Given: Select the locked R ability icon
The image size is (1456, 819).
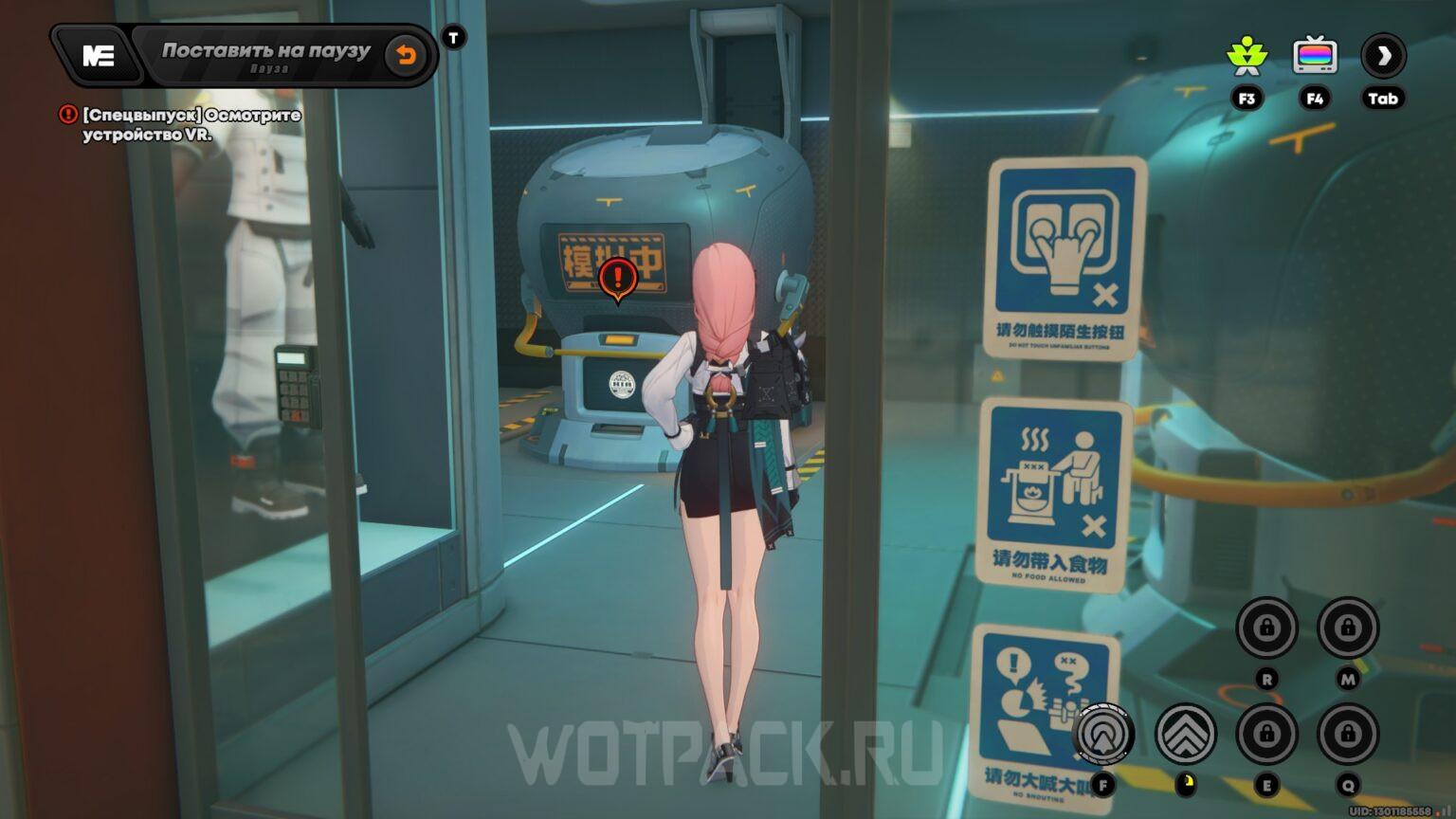Looking at the screenshot, I should tap(1266, 628).
